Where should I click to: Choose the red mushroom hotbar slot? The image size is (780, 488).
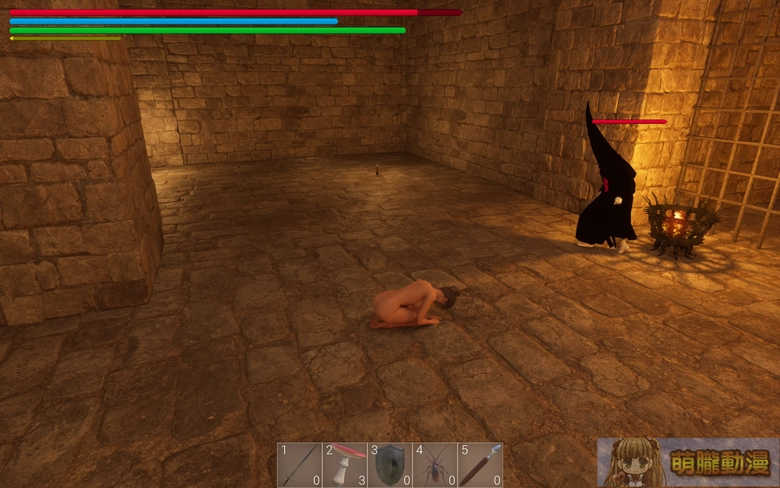click(345, 465)
